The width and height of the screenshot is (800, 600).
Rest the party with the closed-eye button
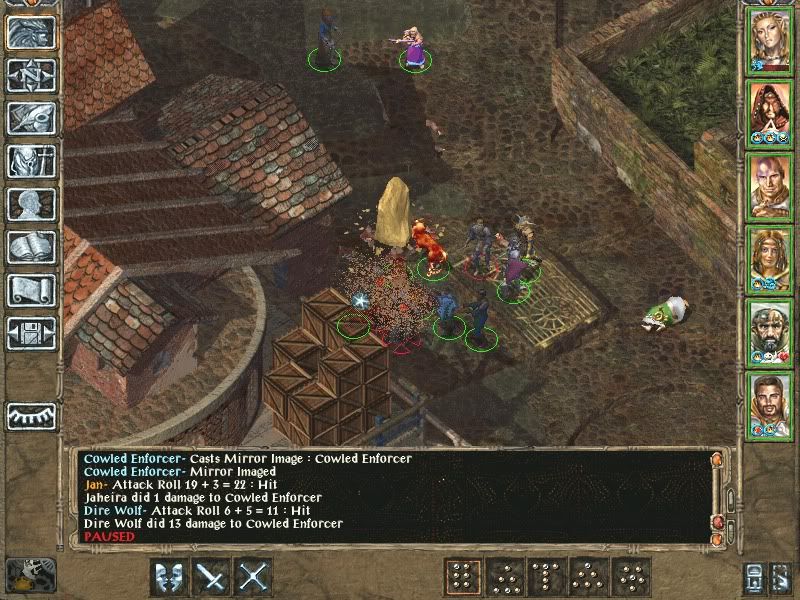click(32, 415)
